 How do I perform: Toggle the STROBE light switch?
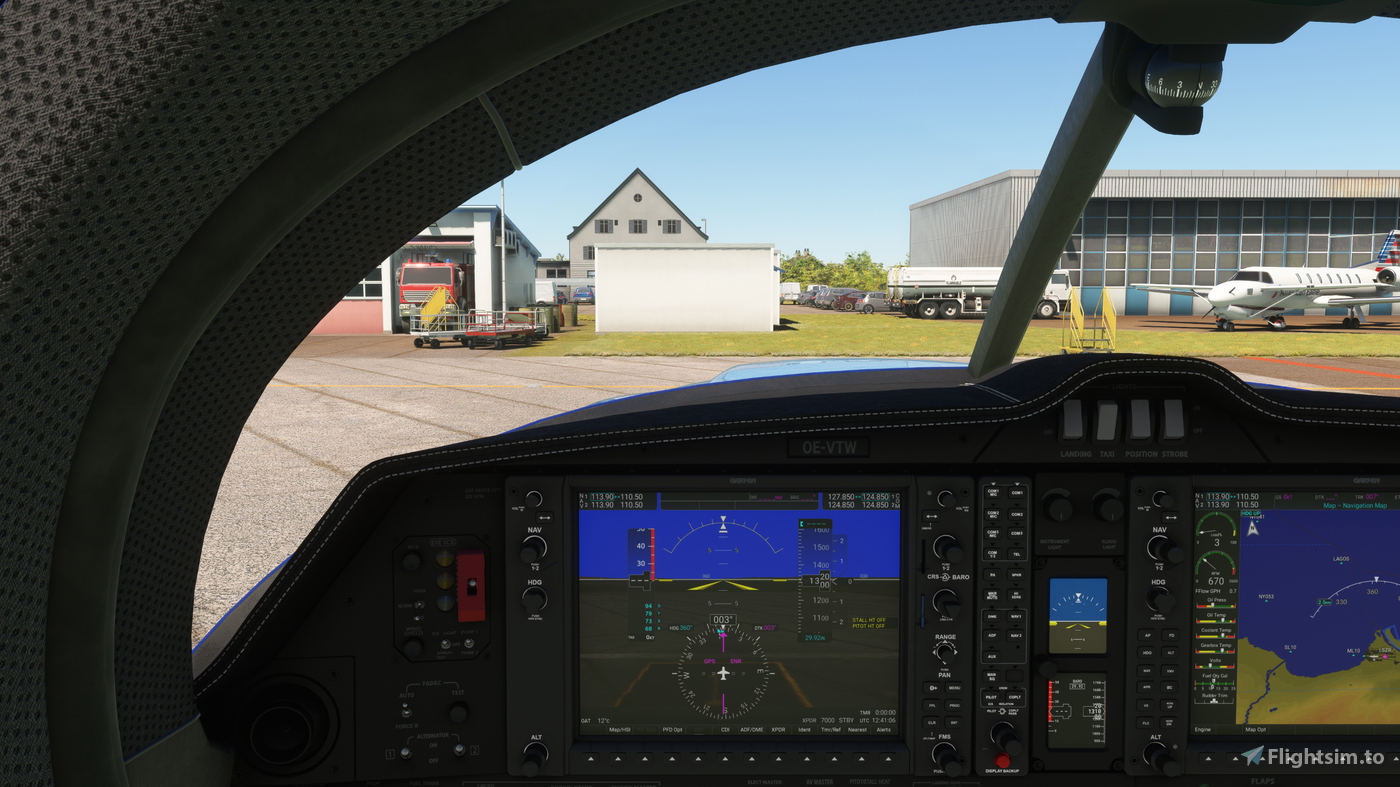click(x=1174, y=419)
